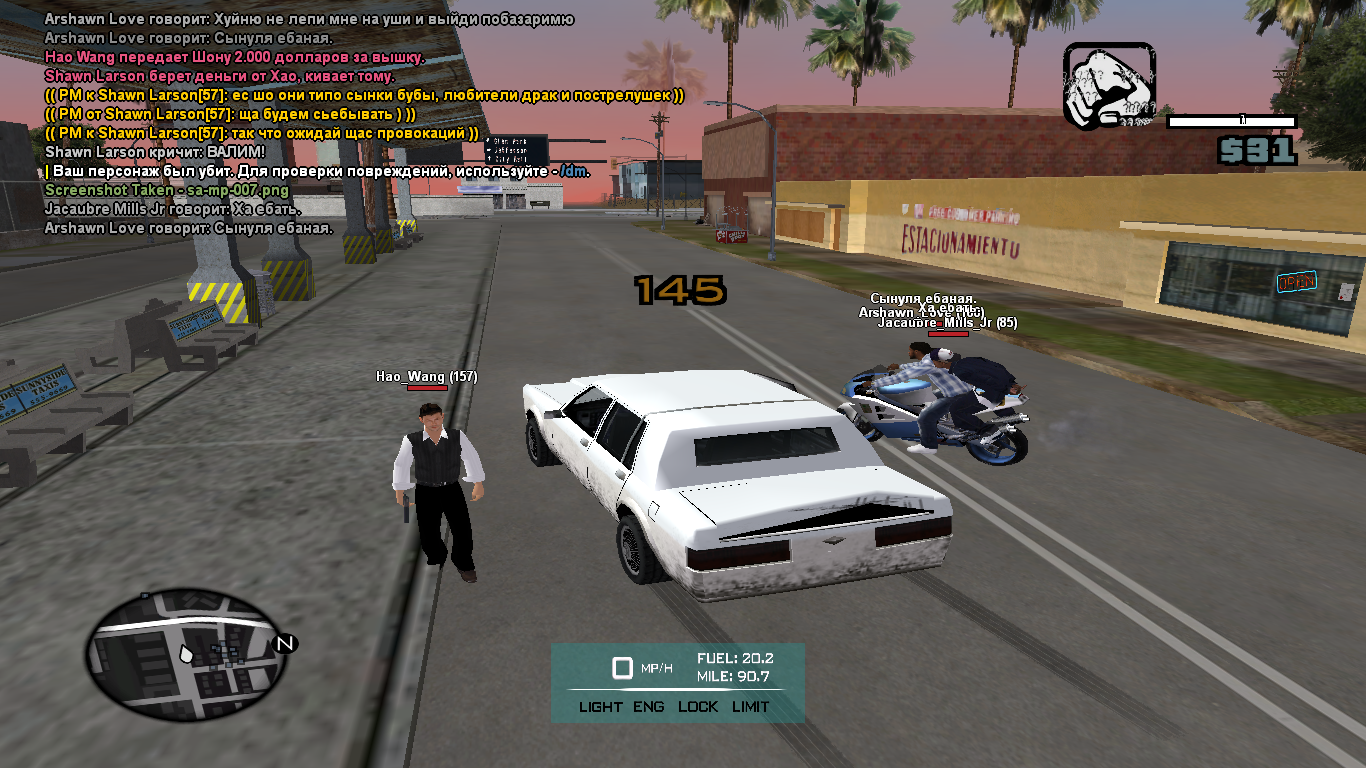Image resolution: width=1366 pixels, height=768 pixels.
Task: Click the Shawn Larson "ВАЛИМ!" chat message
Action: [155, 152]
